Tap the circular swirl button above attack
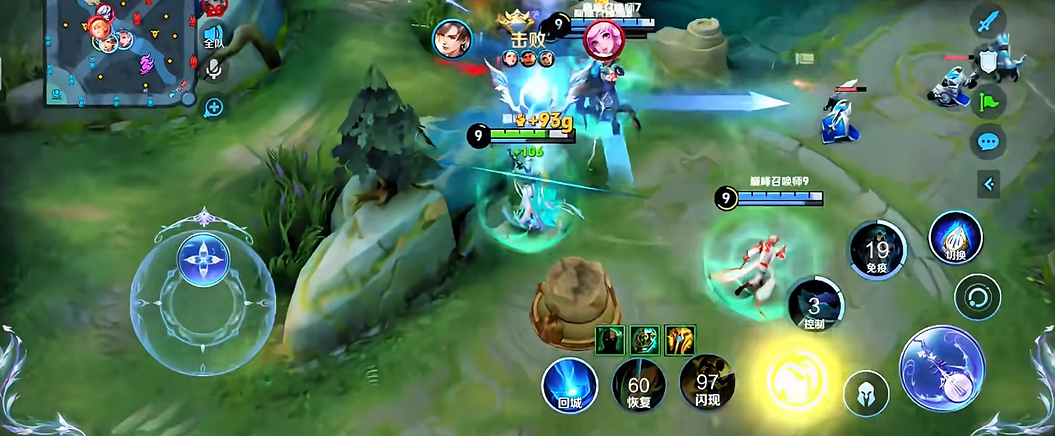 (977, 297)
